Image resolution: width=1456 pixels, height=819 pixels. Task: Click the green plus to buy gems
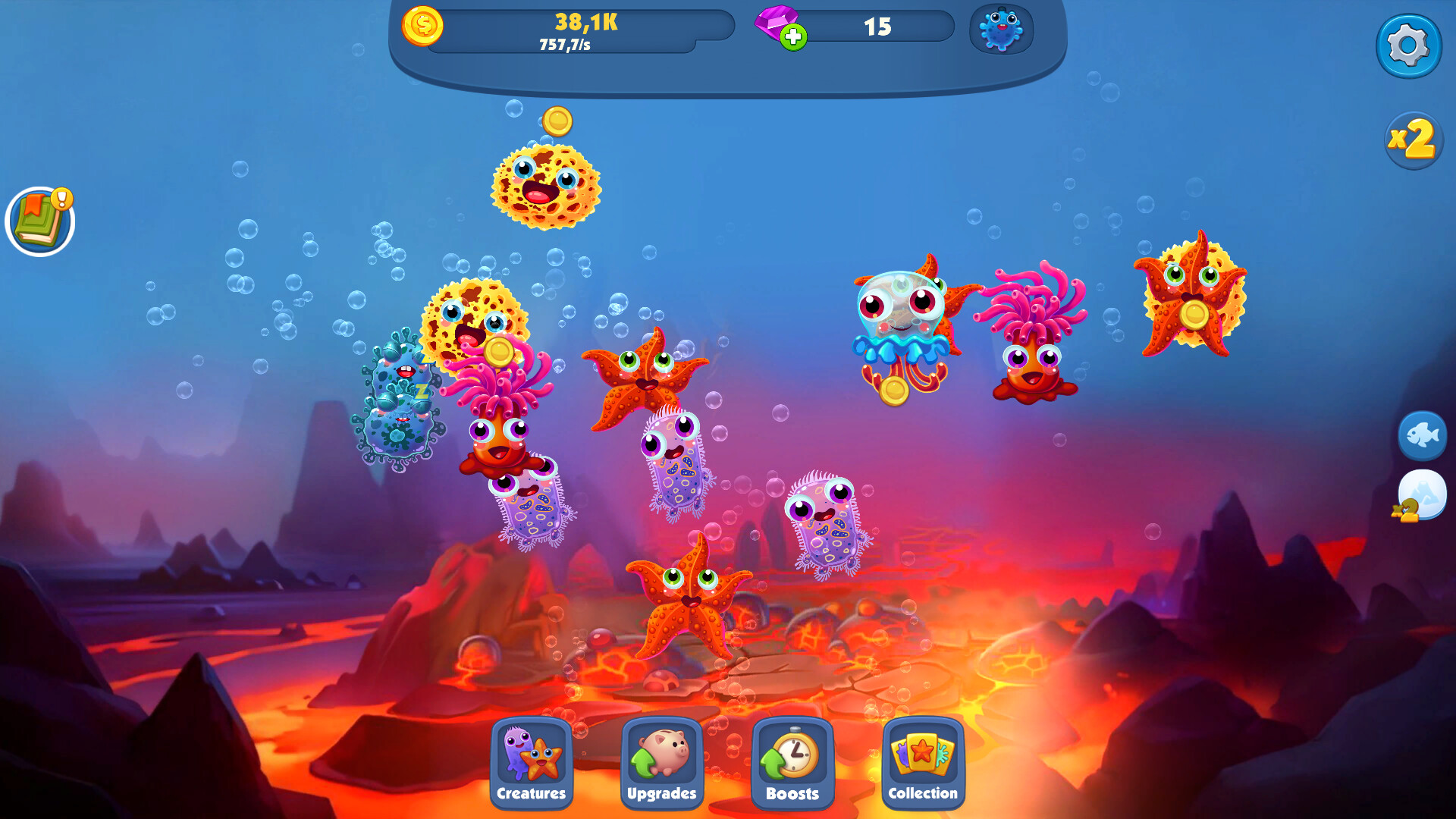click(793, 36)
